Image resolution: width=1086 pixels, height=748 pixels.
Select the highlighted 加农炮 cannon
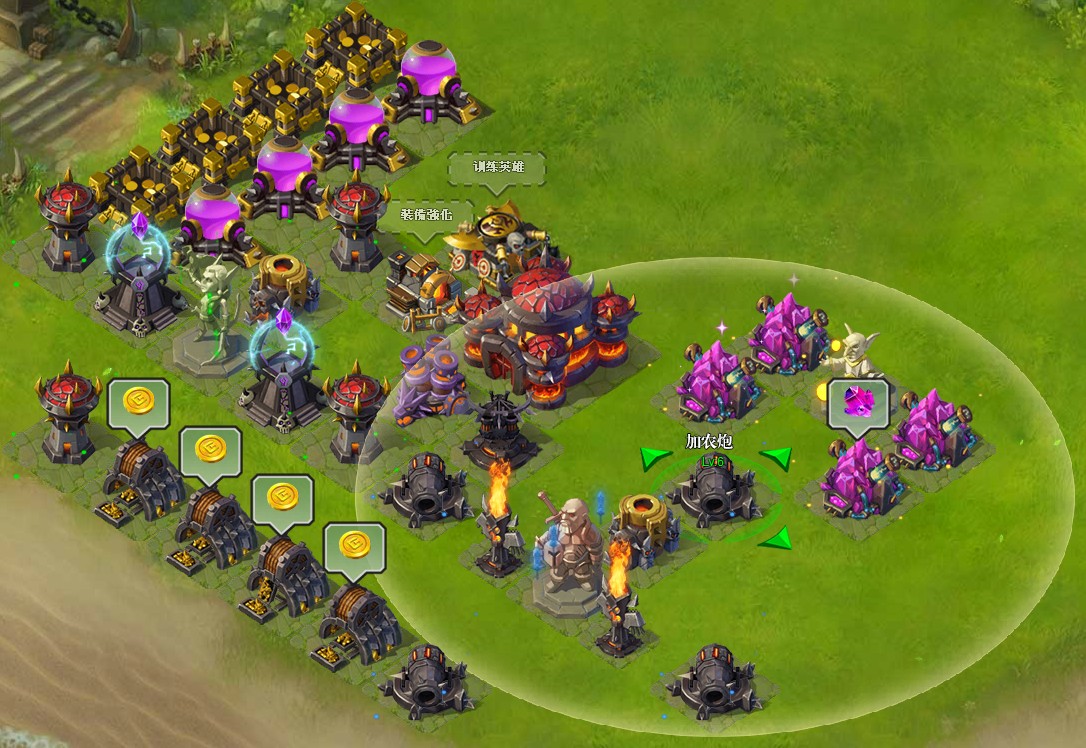pyautogui.click(x=714, y=491)
